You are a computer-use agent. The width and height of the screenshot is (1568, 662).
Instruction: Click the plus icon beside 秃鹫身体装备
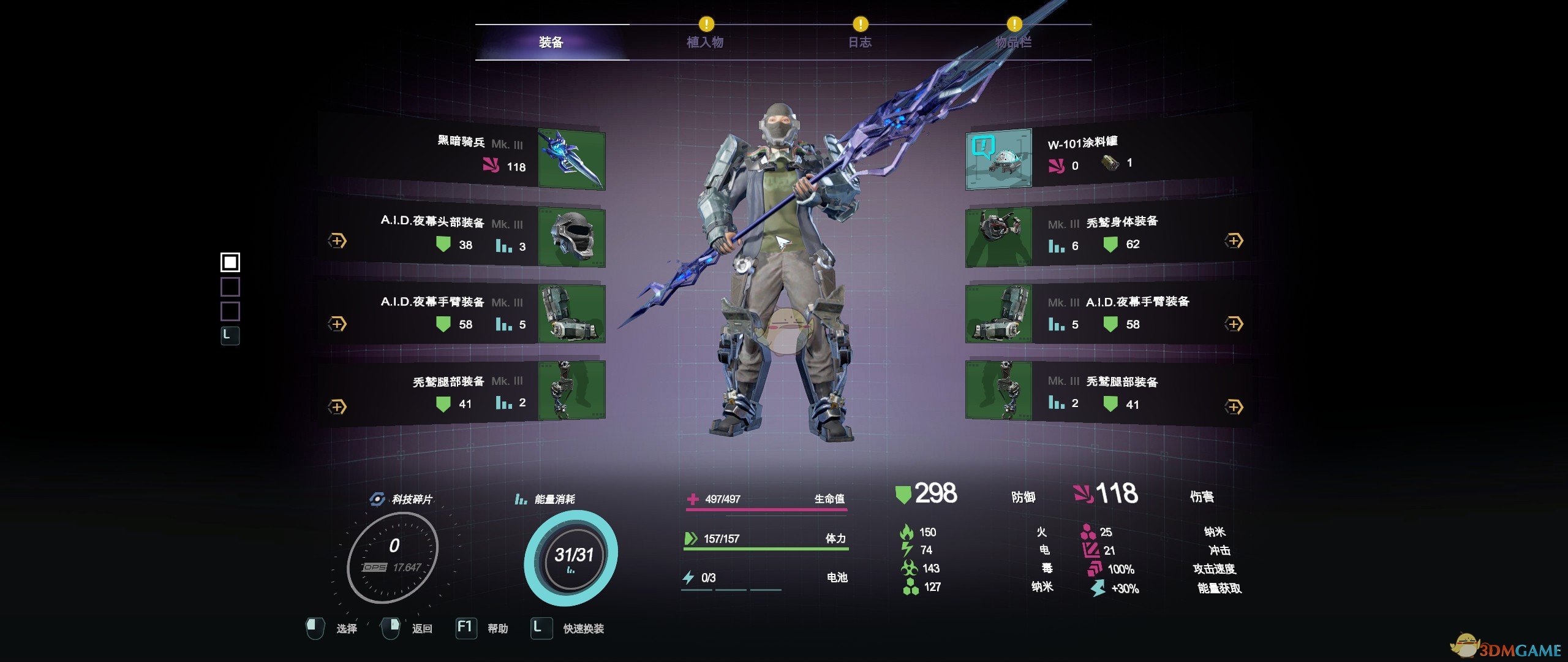1234,241
